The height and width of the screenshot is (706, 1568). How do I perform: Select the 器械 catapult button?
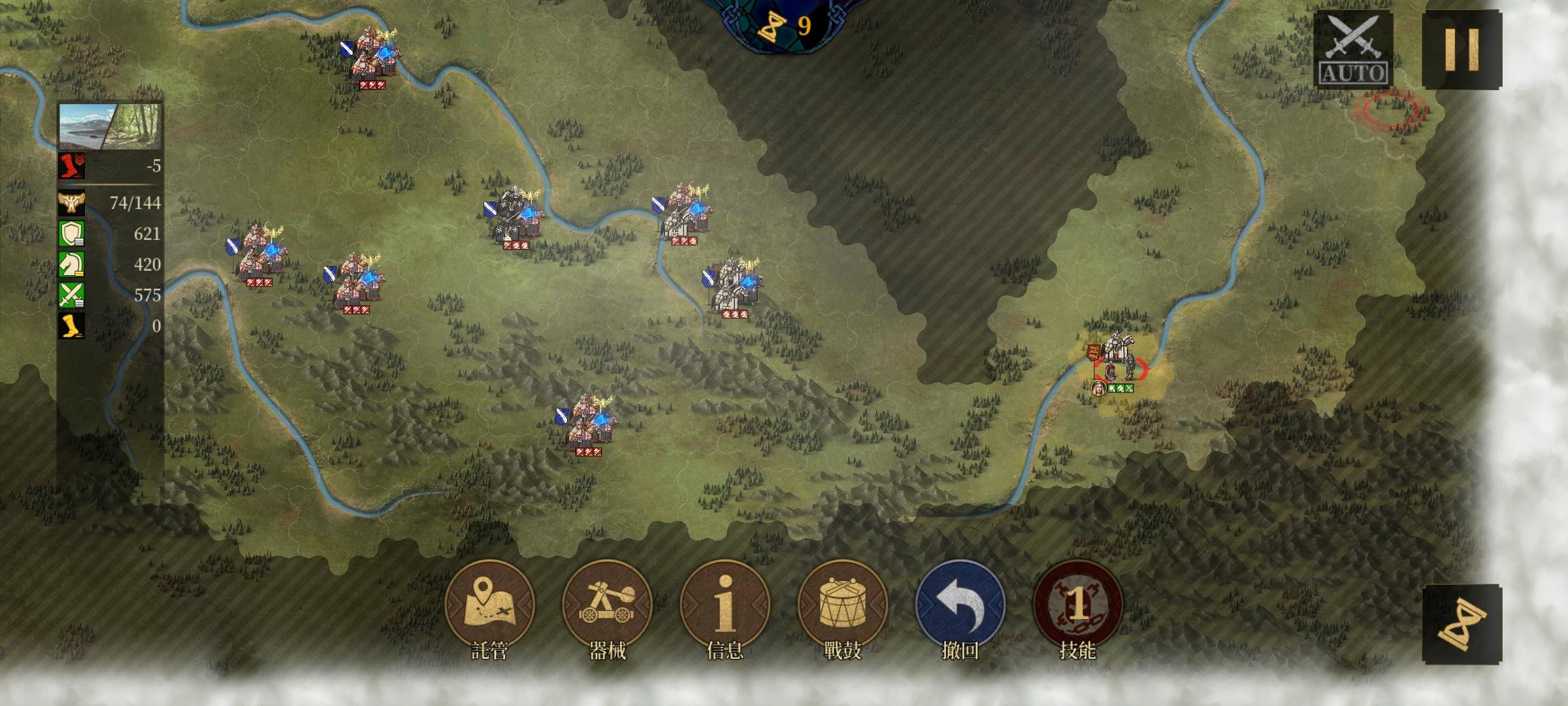[607, 605]
